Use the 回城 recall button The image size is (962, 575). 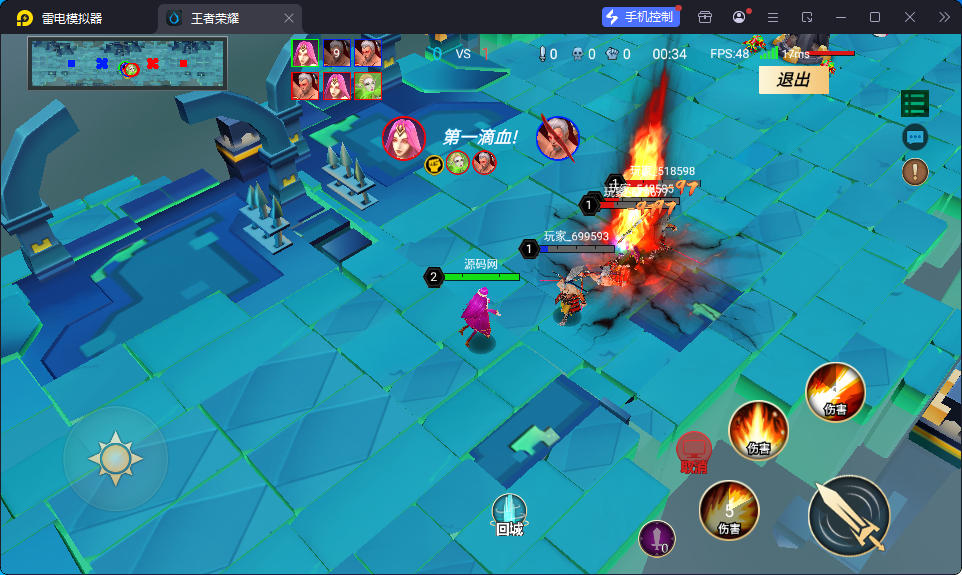pyautogui.click(x=509, y=514)
